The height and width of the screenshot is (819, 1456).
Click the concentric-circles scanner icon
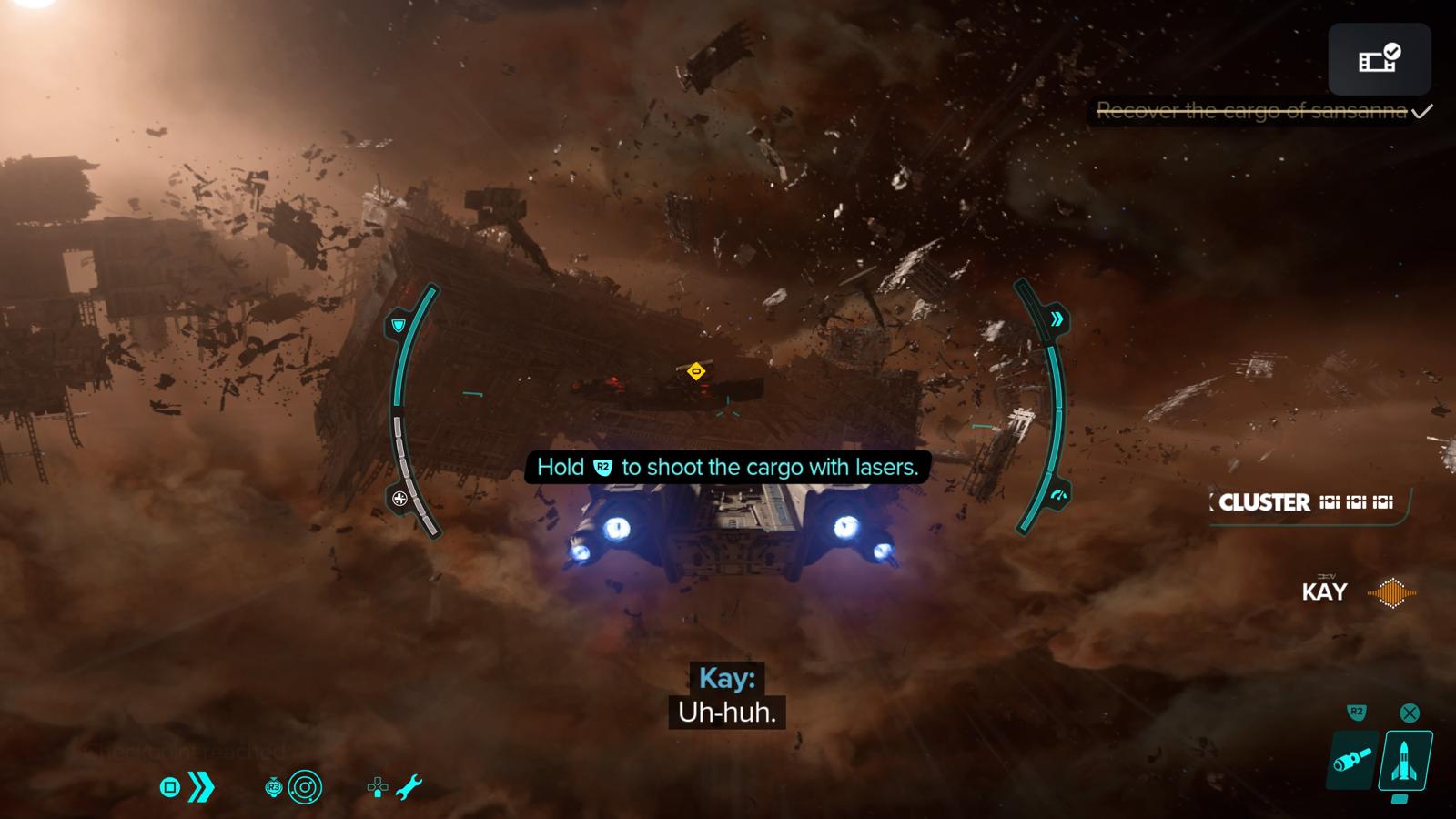tap(305, 787)
